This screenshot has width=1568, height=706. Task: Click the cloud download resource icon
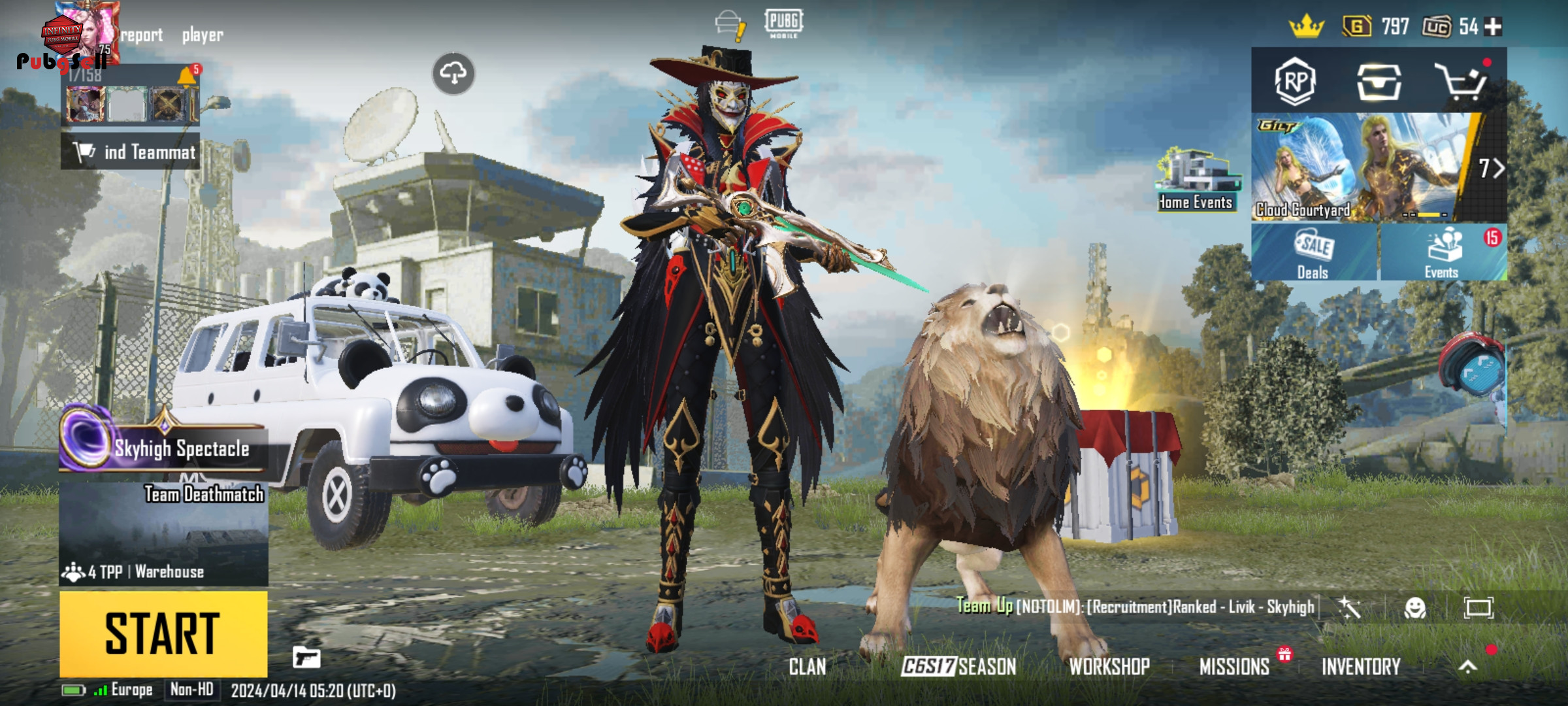453,73
